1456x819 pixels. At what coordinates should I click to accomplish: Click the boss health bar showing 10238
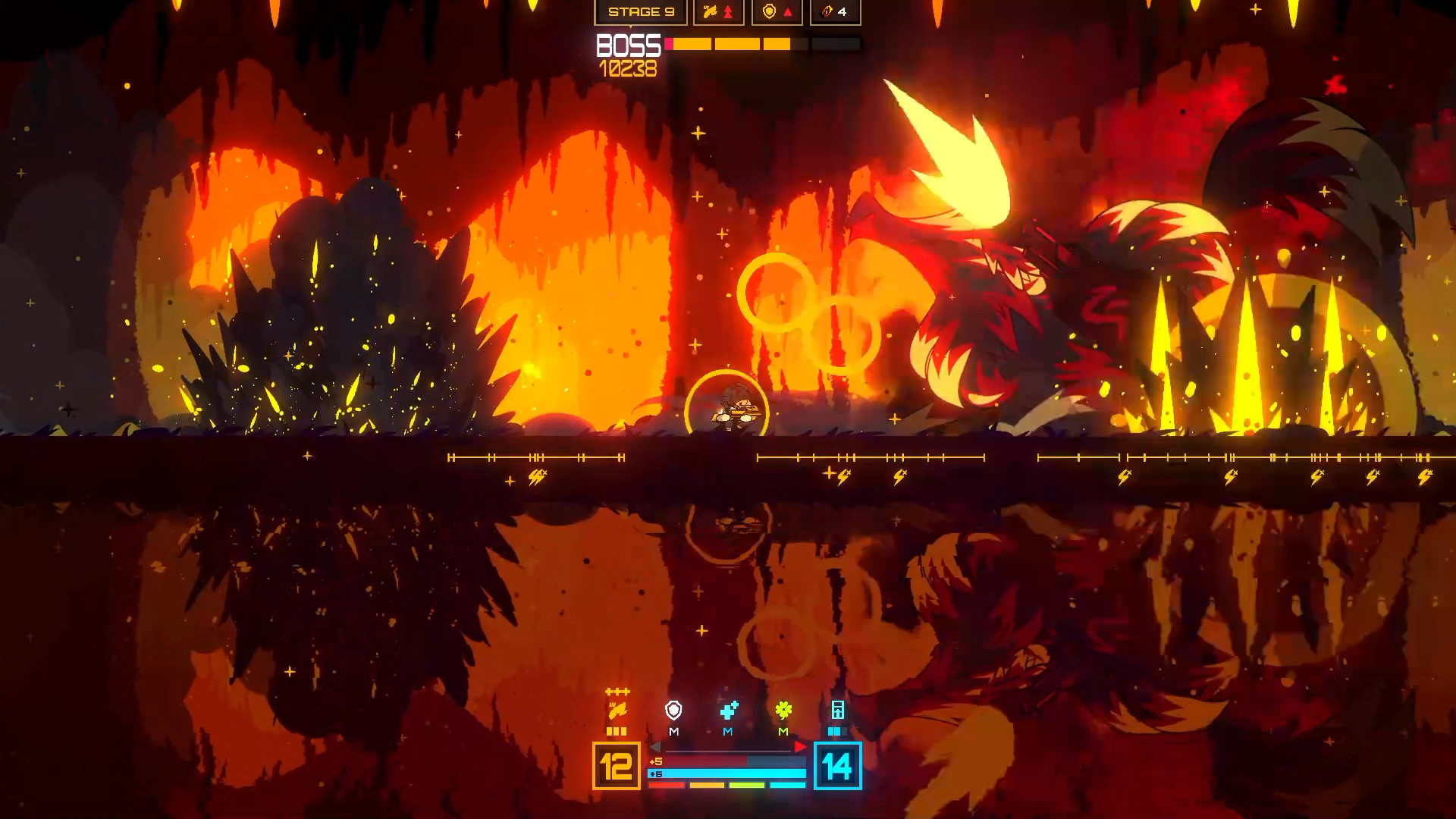click(x=736, y=44)
